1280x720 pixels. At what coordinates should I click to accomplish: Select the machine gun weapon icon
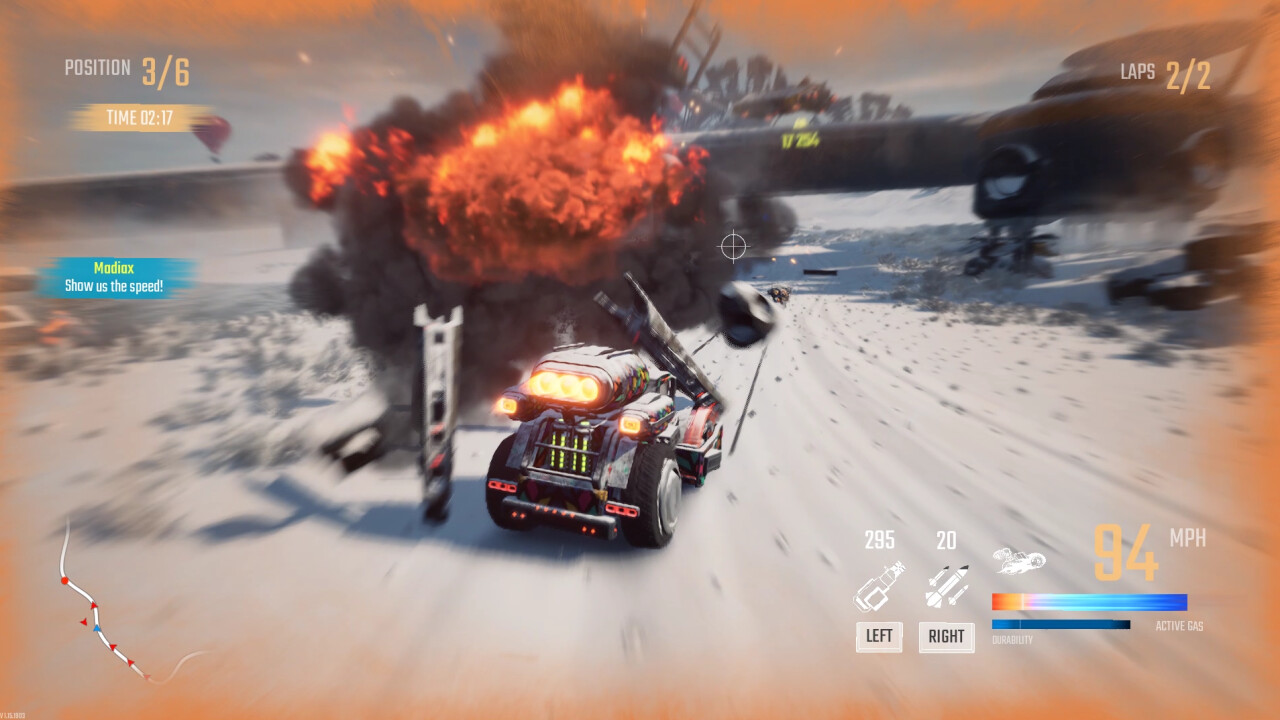tap(879, 587)
